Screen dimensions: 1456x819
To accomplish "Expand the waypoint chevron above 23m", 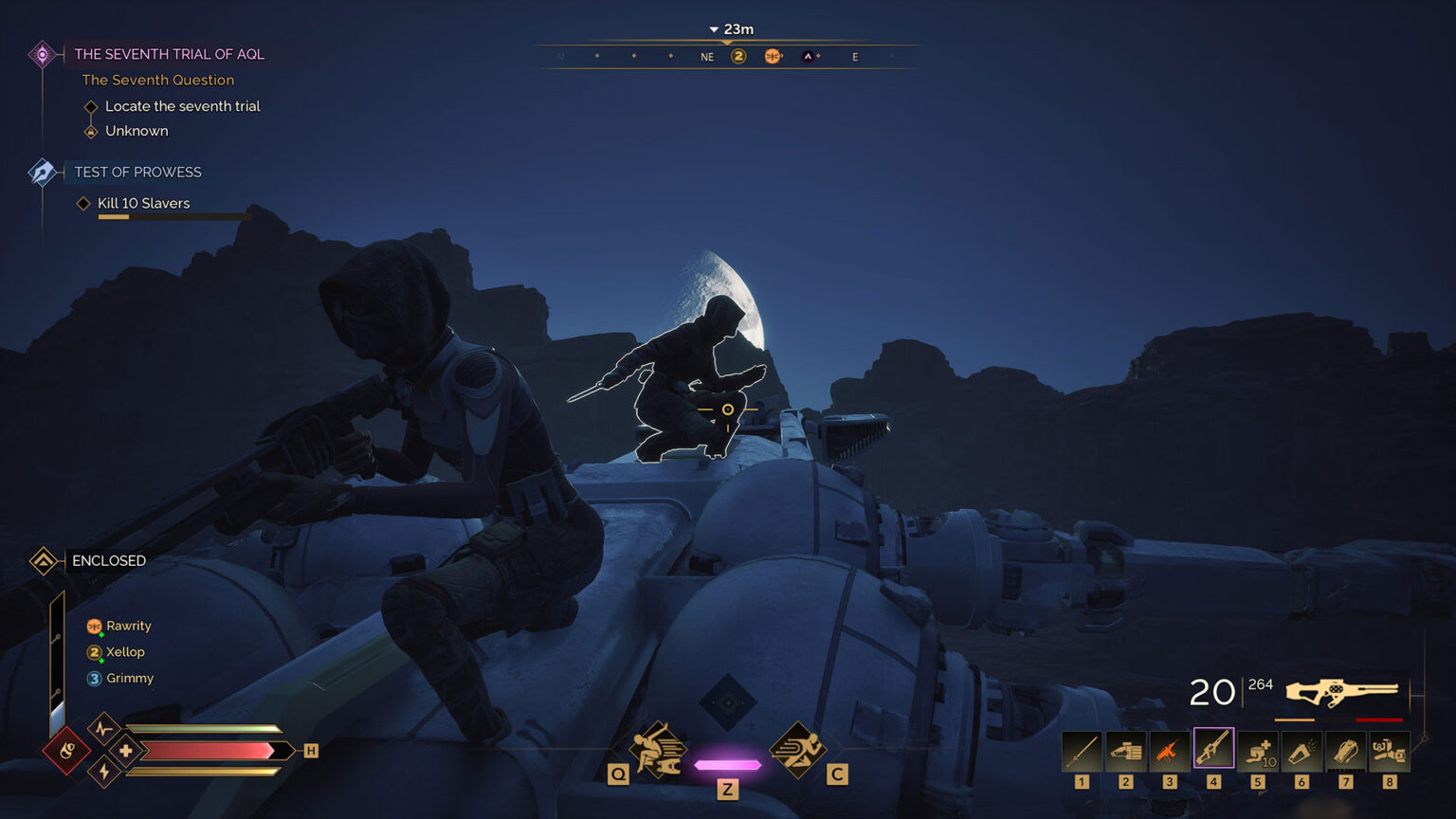I will pos(712,28).
